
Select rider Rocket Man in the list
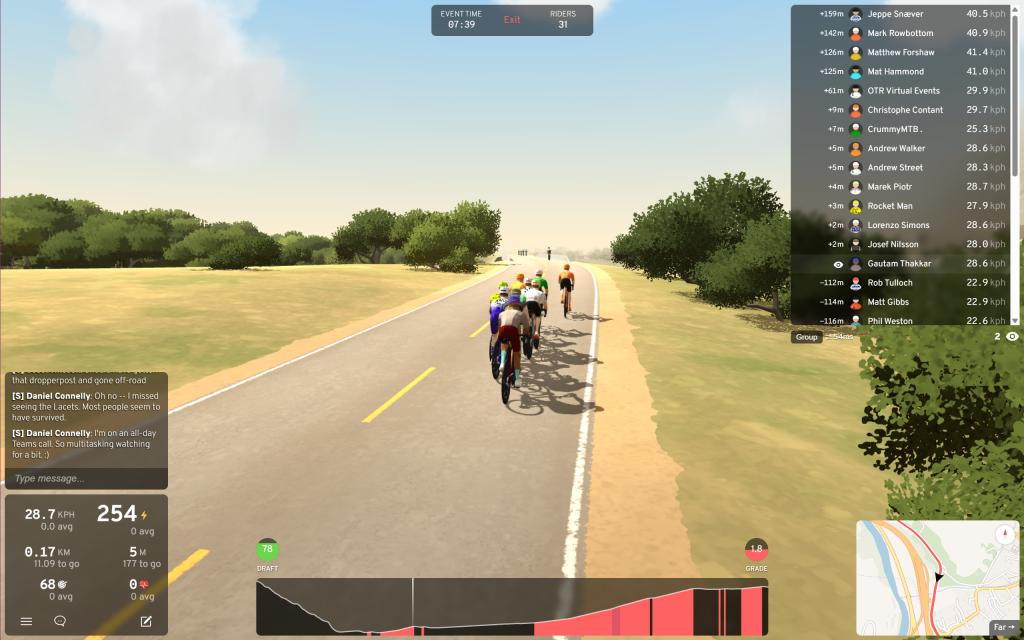890,206
